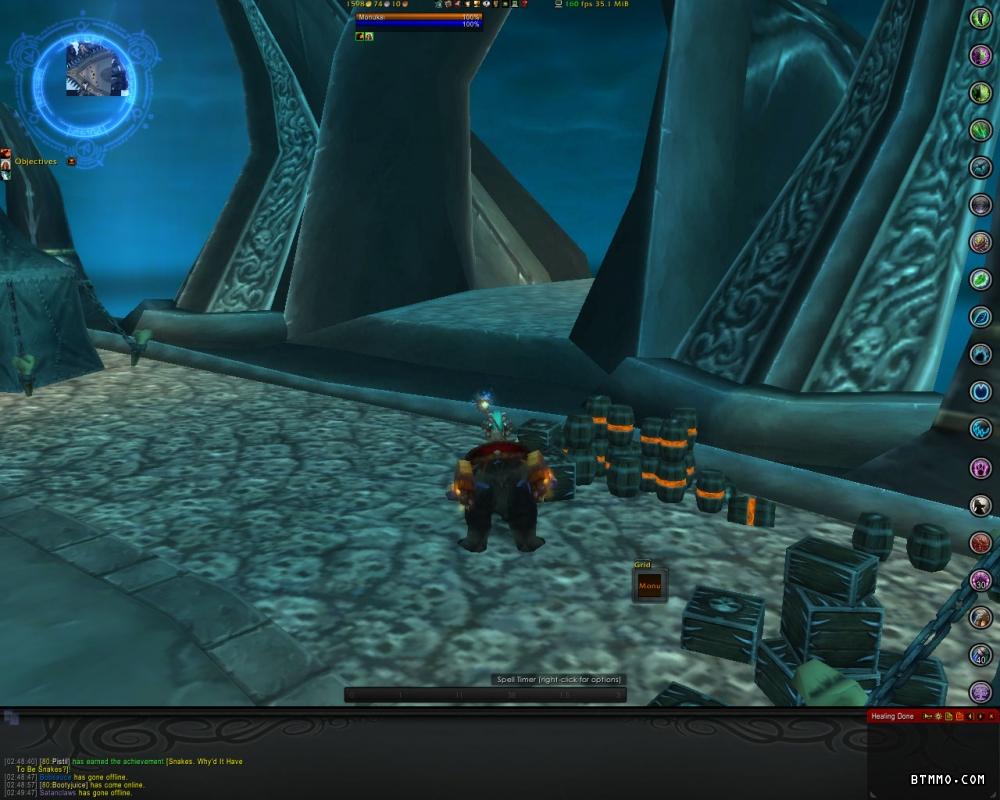Close the Healing Done meter window
Image resolution: width=1000 pixels, height=800 pixels.
[992, 716]
